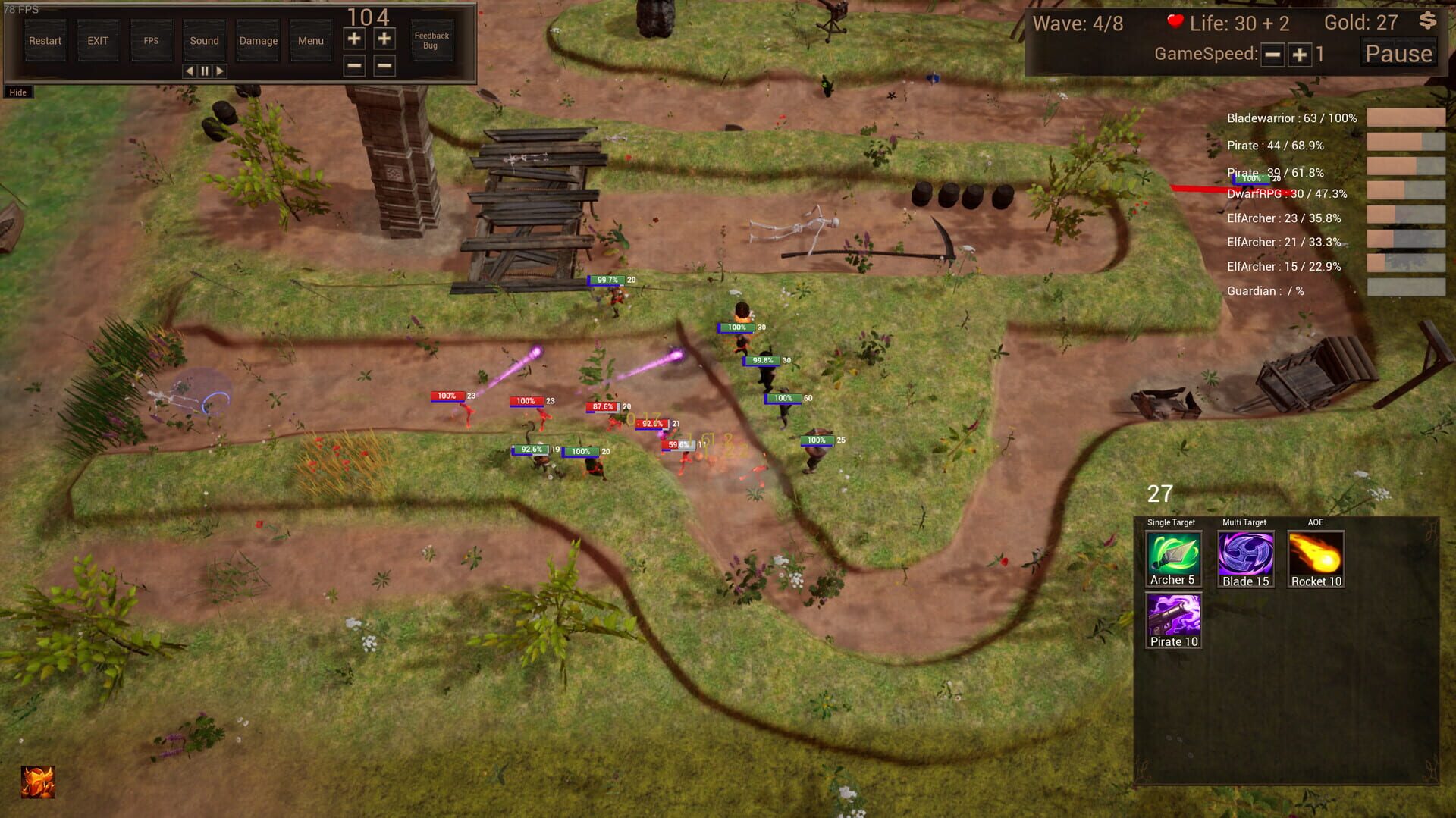Toggle Sound on or off
1456x818 pixels.
pos(203,40)
